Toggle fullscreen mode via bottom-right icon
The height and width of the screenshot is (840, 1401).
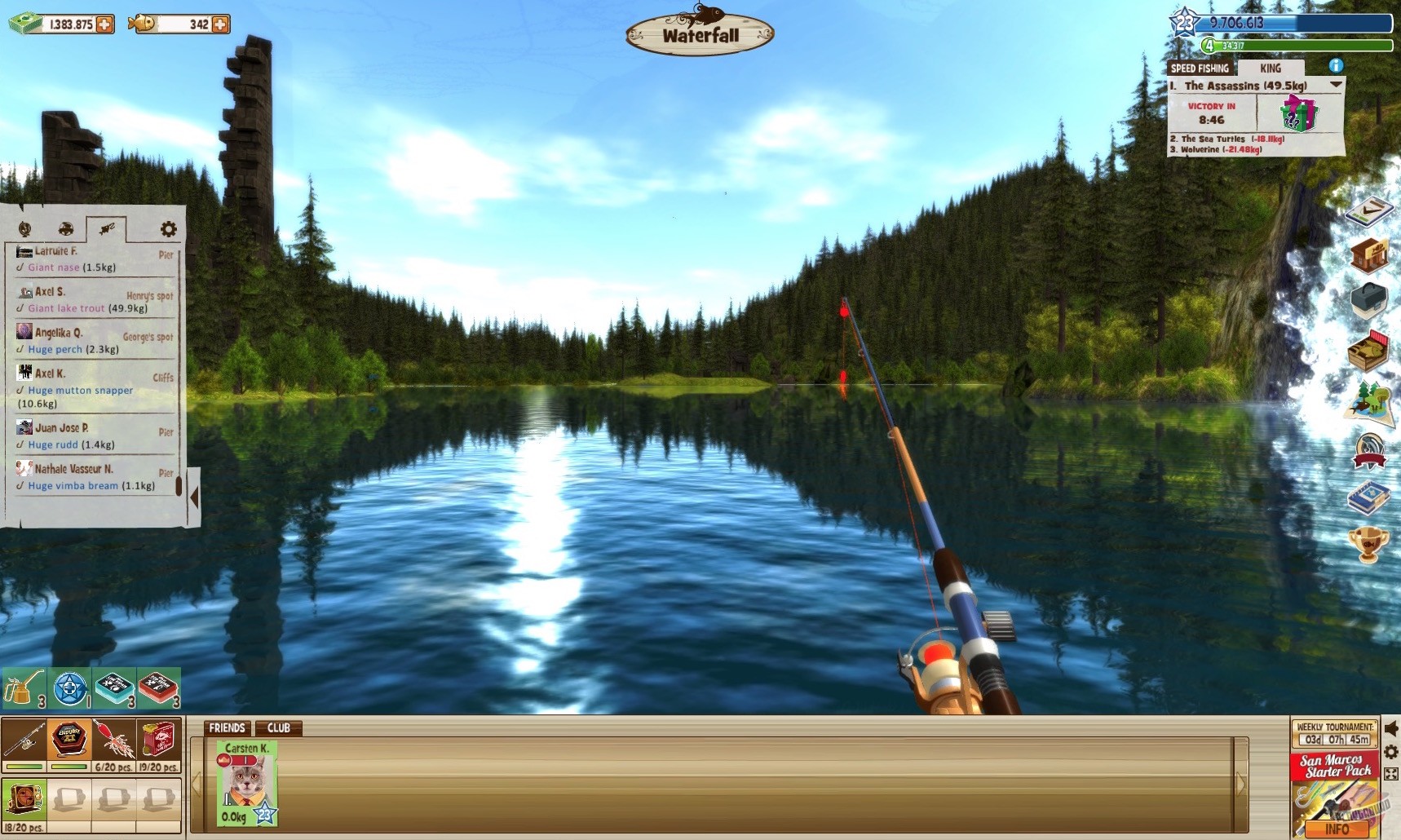coord(1392,771)
